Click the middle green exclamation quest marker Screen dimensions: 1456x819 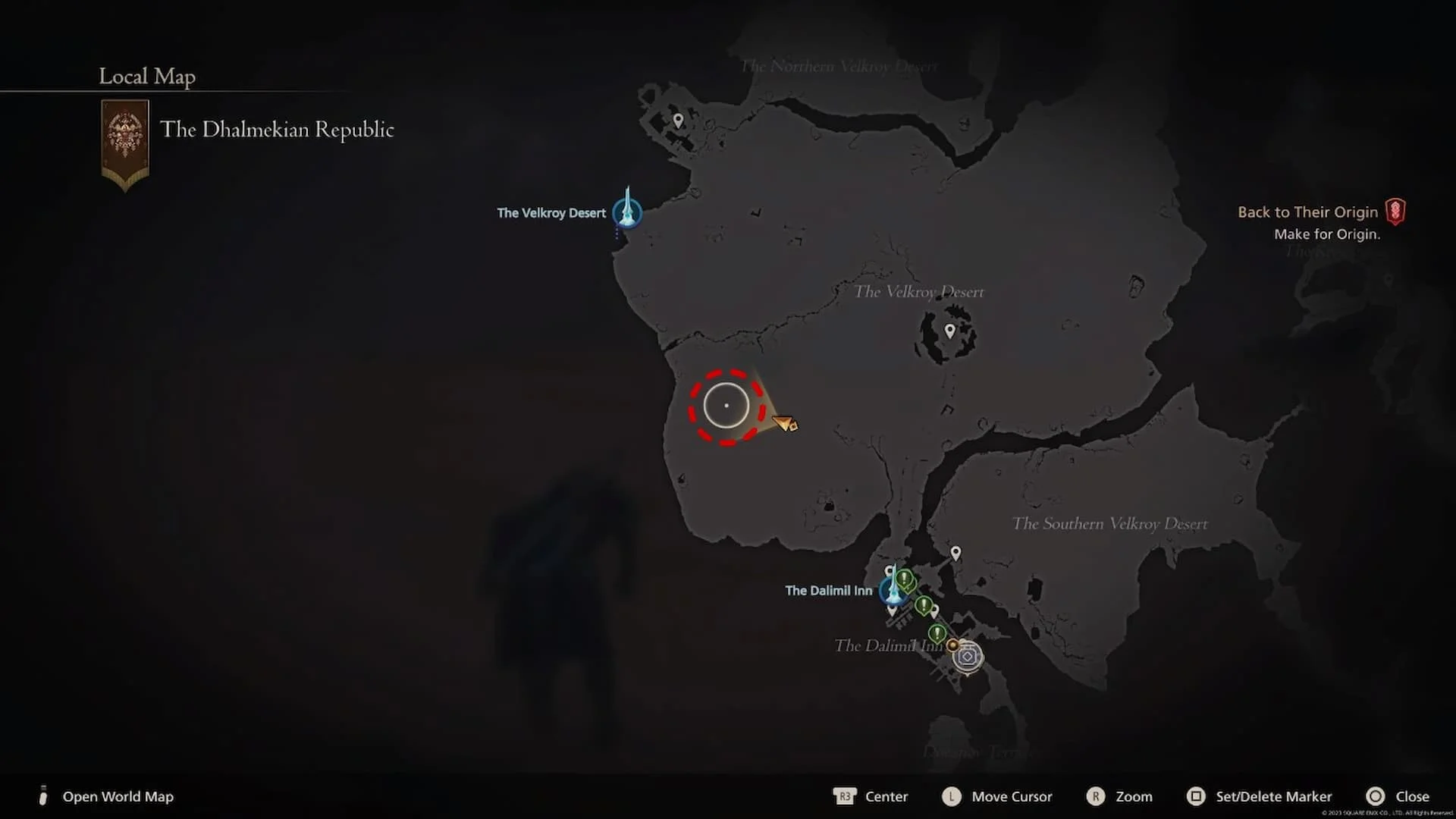pyautogui.click(x=924, y=605)
